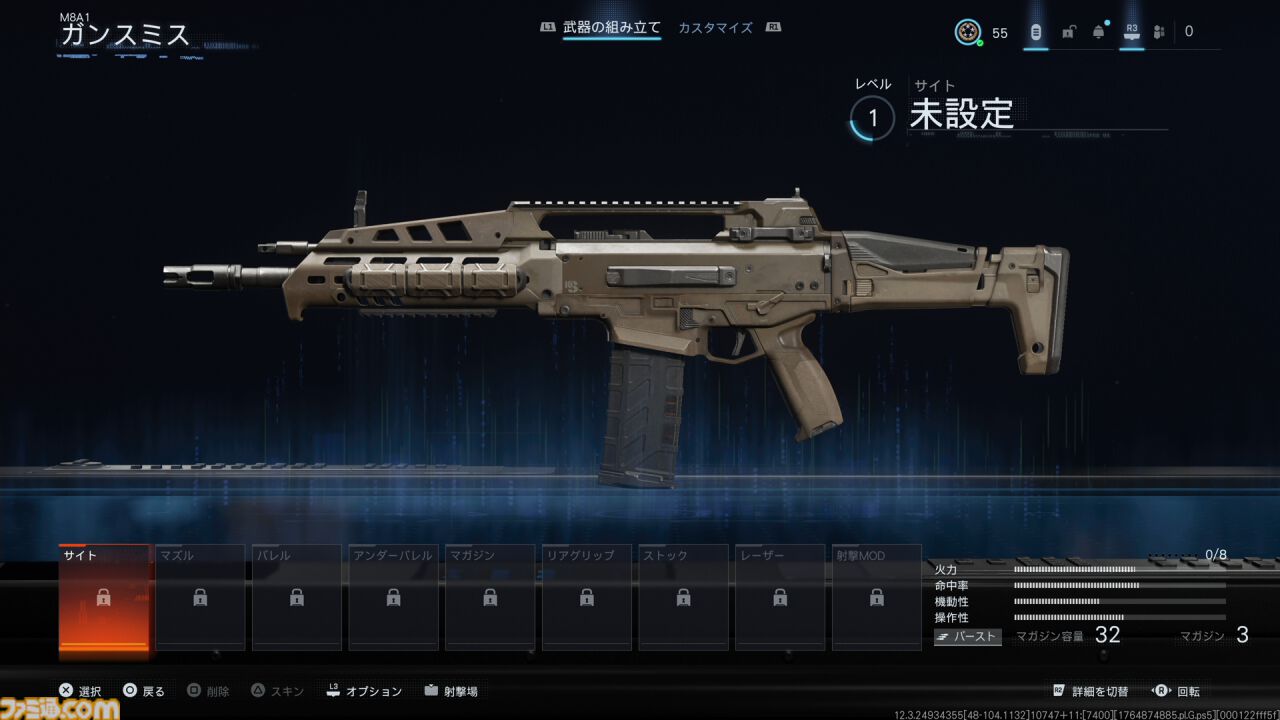Click the gold emblem currency icon
Screen dimensions: 1280x720
tap(968, 31)
